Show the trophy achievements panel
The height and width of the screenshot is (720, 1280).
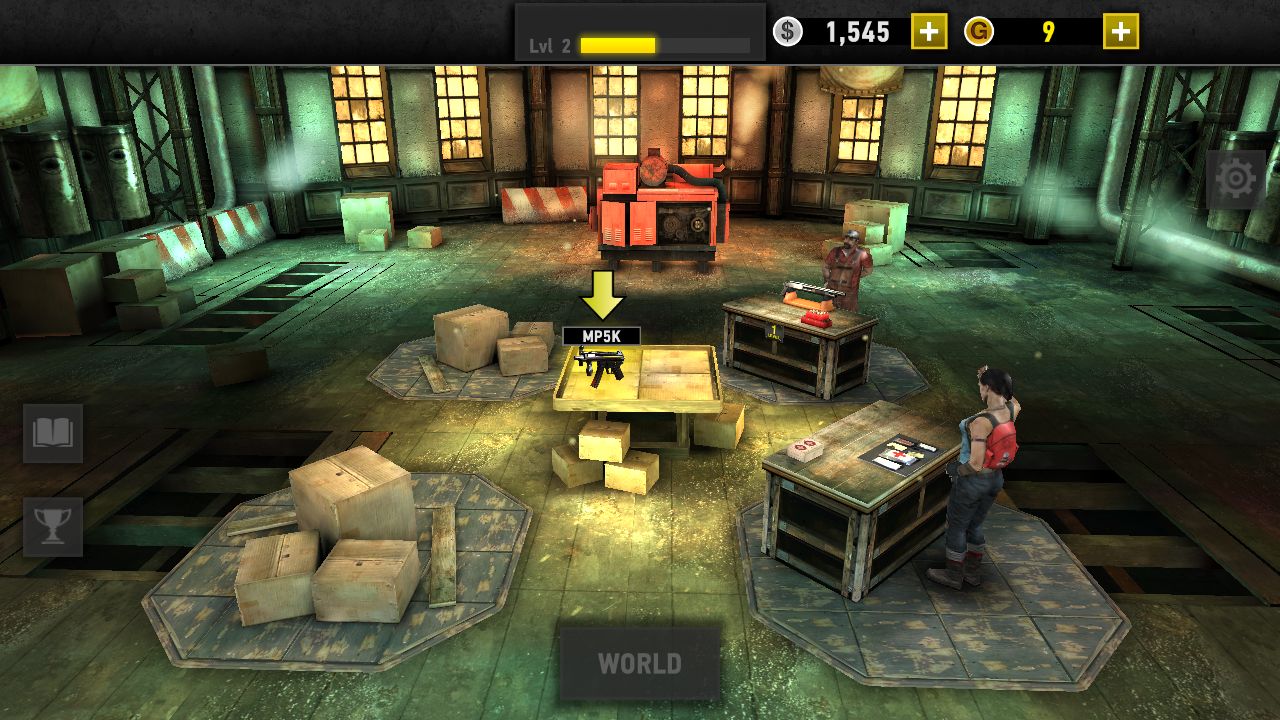coord(53,526)
